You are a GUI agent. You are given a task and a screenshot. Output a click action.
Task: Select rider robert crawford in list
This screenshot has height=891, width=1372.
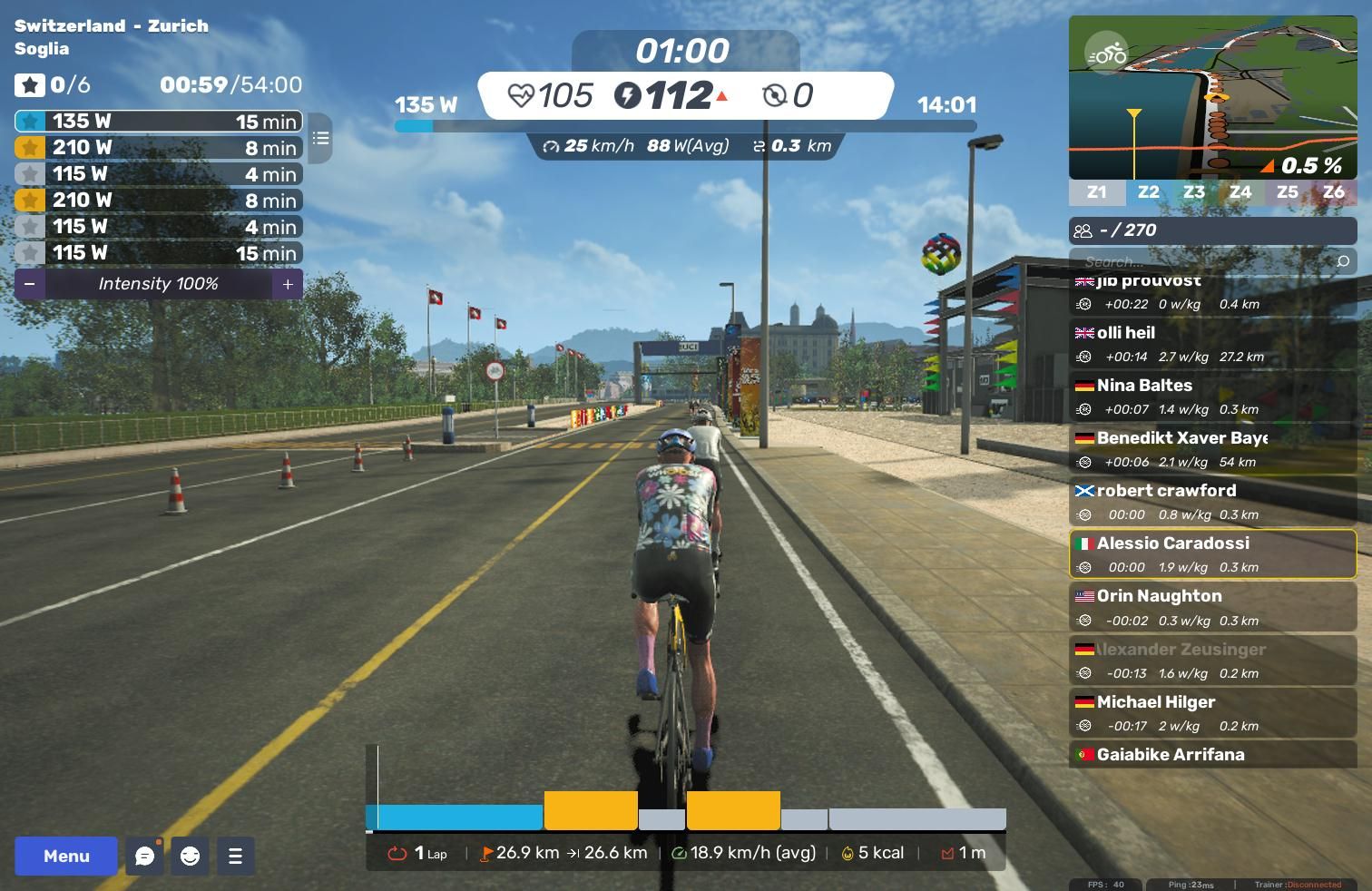click(x=1212, y=502)
